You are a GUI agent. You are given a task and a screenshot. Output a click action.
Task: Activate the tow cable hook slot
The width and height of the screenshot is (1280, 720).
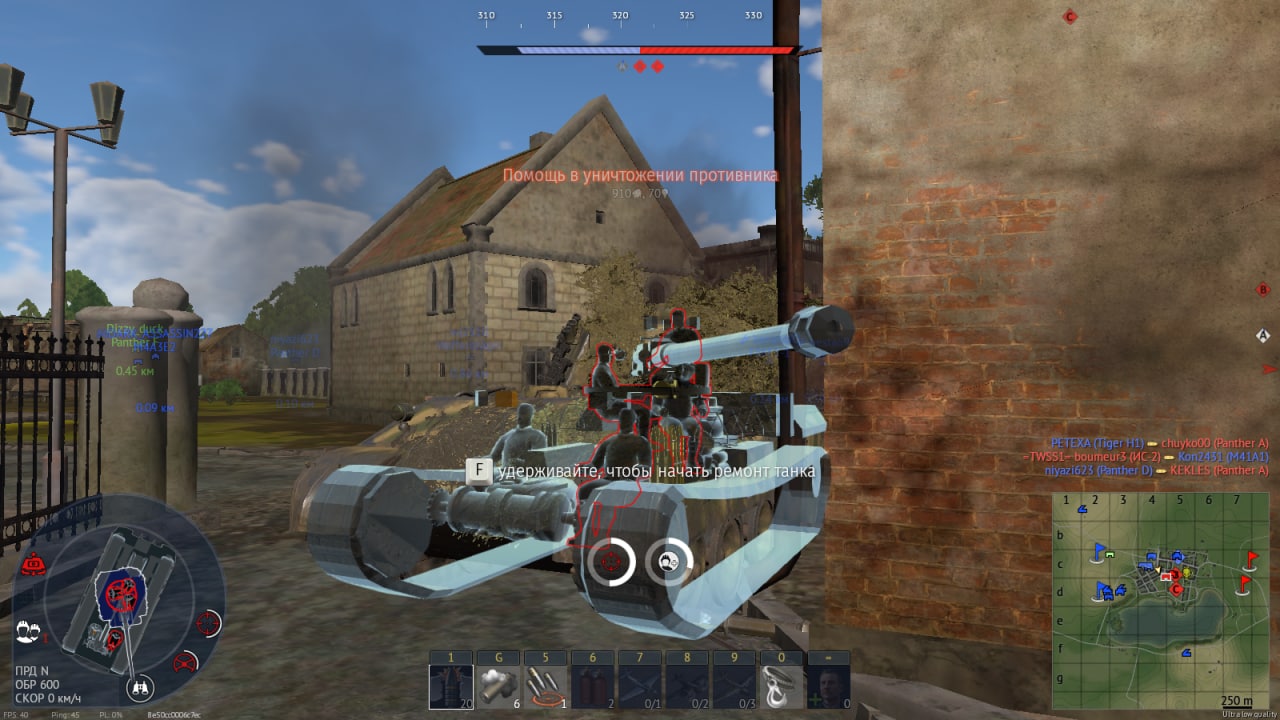[781, 686]
